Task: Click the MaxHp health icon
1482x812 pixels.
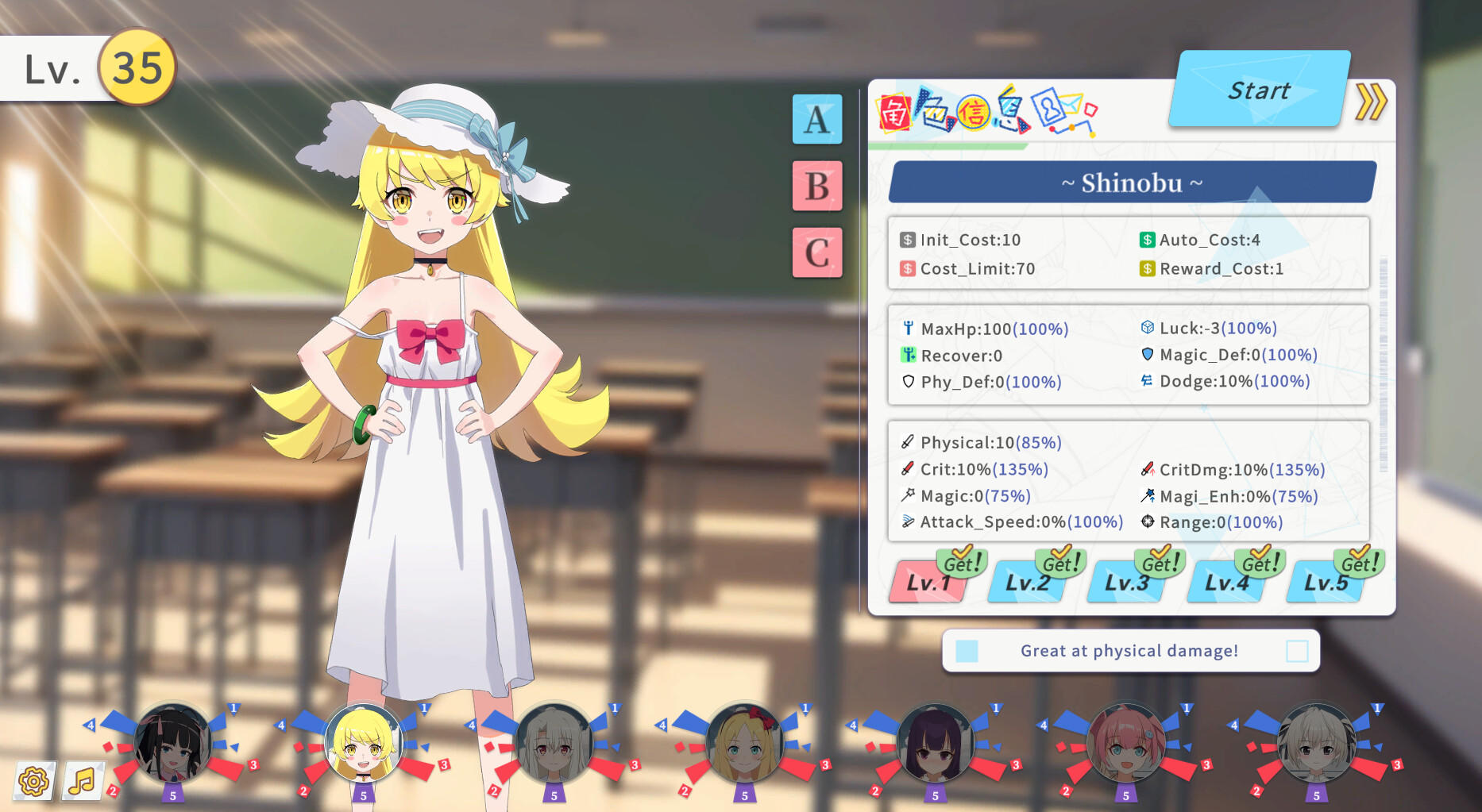Action: tap(907, 329)
